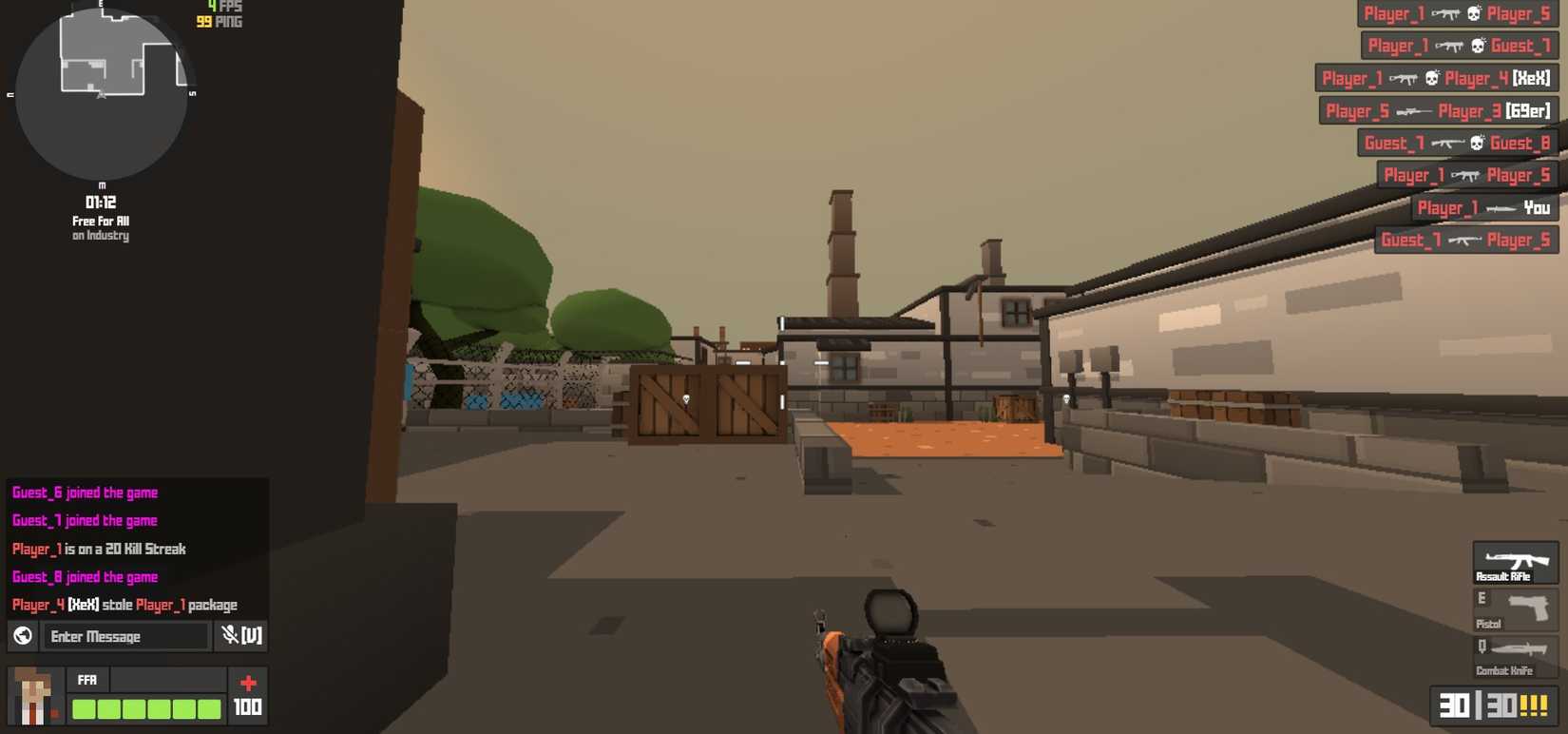Click the minimap in the top-left corner
1568x734 pixels.
pyautogui.click(x=100, y=95)
